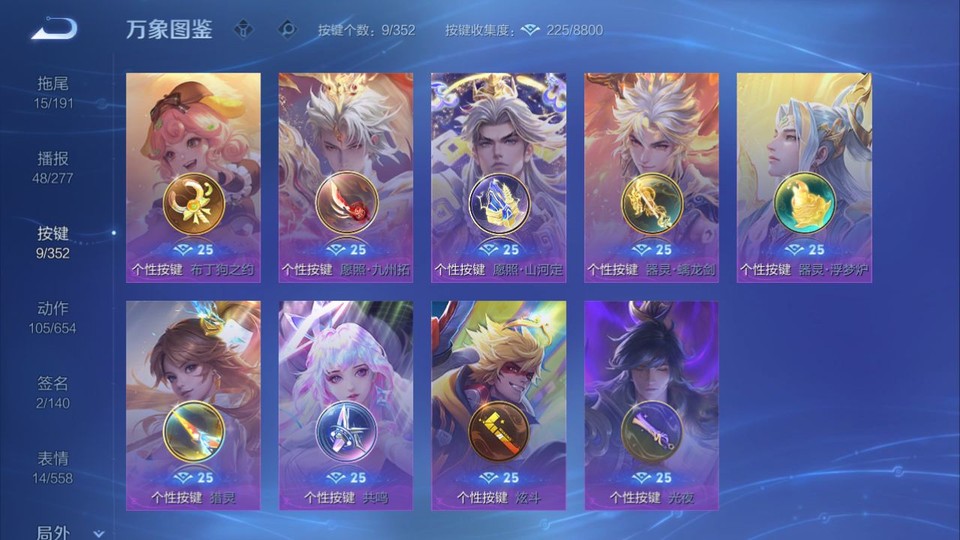Image resolution: width=960 pixels, height=540 pixels.
Task: Click the cube icon next to 万象图鉴
Action: click(242, 29)
